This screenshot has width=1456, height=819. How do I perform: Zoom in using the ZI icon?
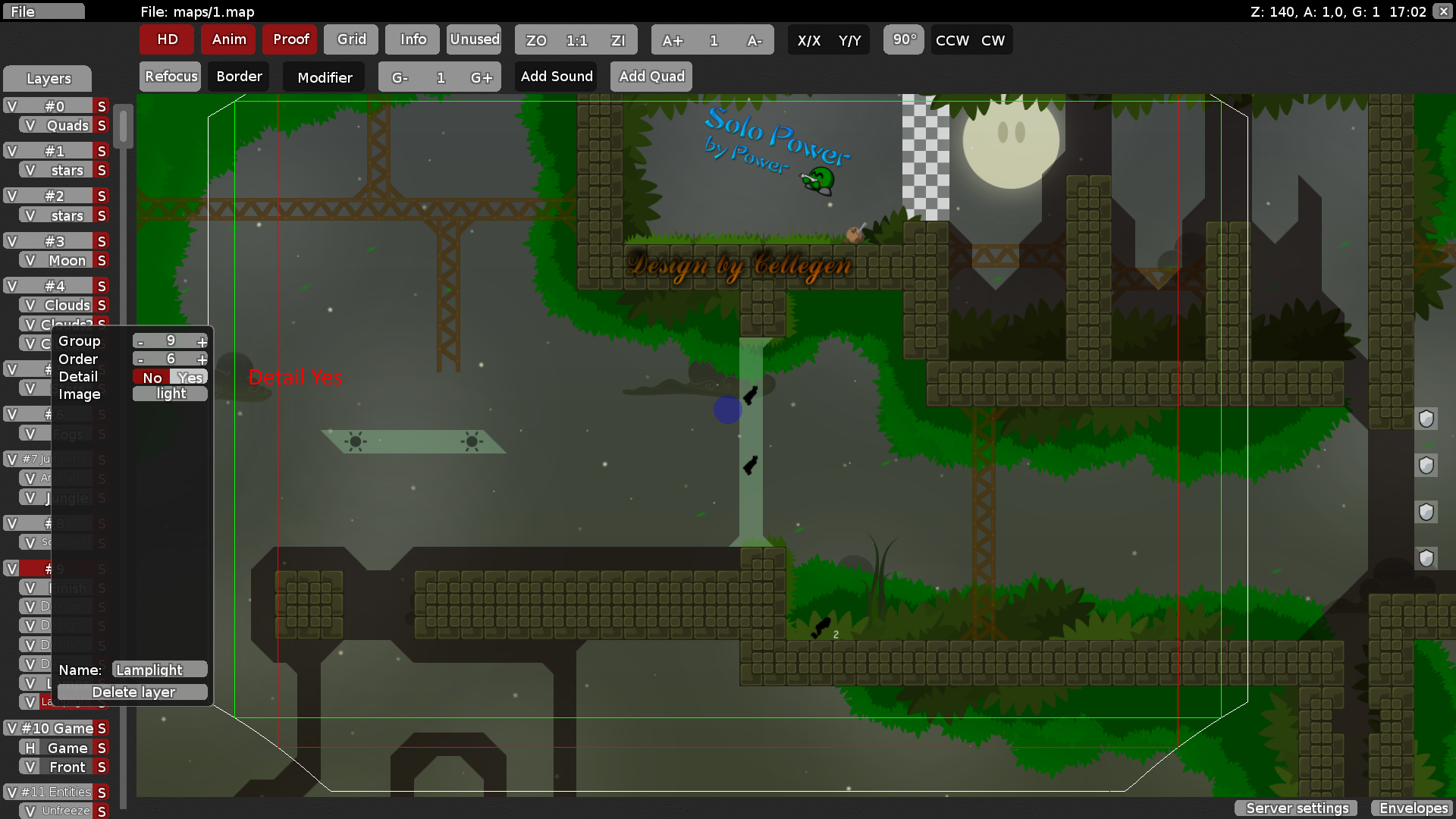pyautogui.click(x=619, y=41)
